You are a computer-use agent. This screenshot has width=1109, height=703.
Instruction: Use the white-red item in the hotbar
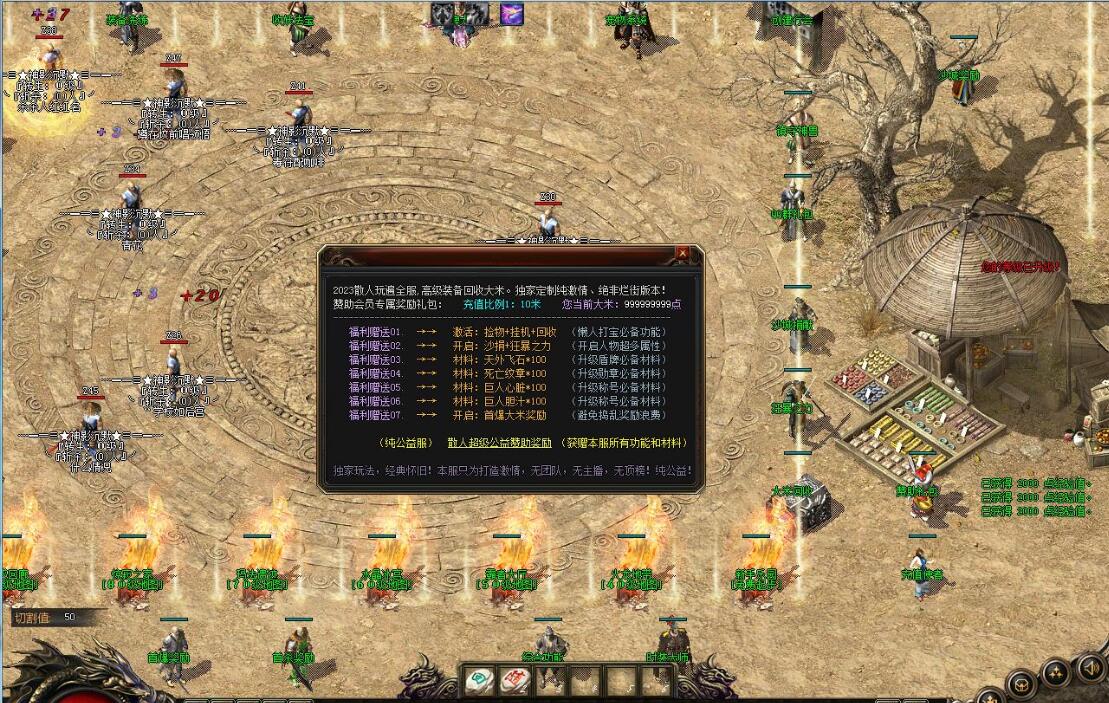click(515, 682)
